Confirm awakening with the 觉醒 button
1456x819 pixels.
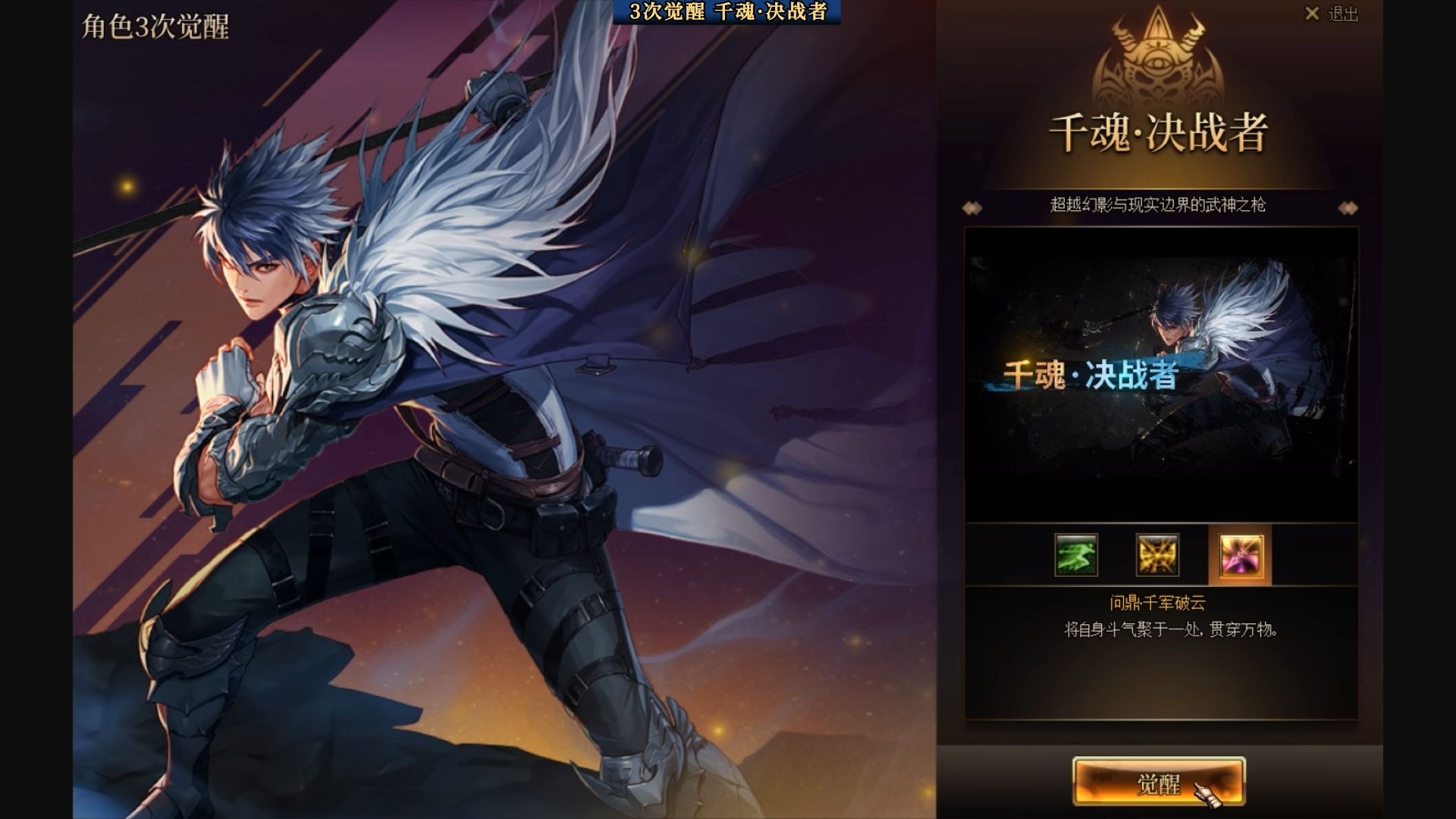[1158, 782]
